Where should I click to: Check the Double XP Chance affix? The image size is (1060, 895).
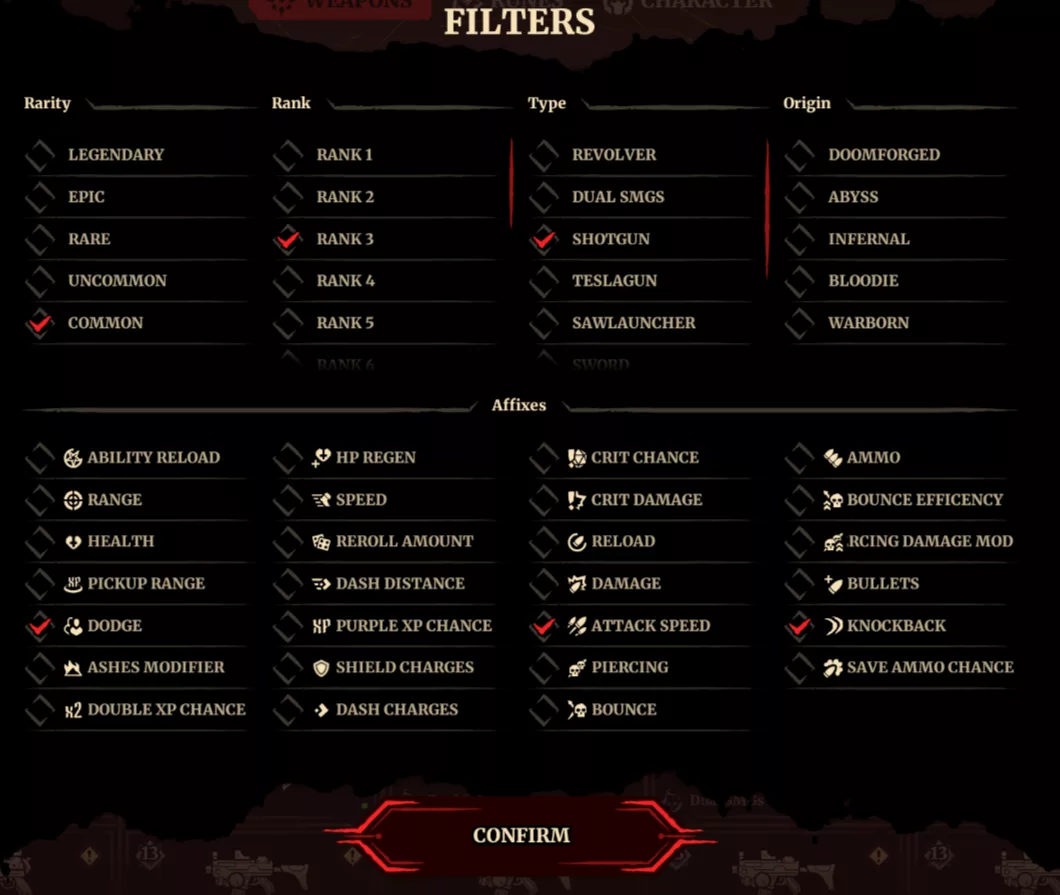pyautogui.click(x=40, y=710)
